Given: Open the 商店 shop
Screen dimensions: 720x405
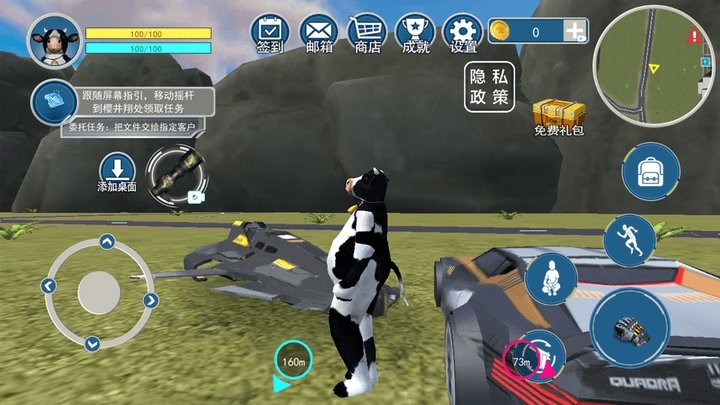Looking at the screenshot, I should 367,31.
